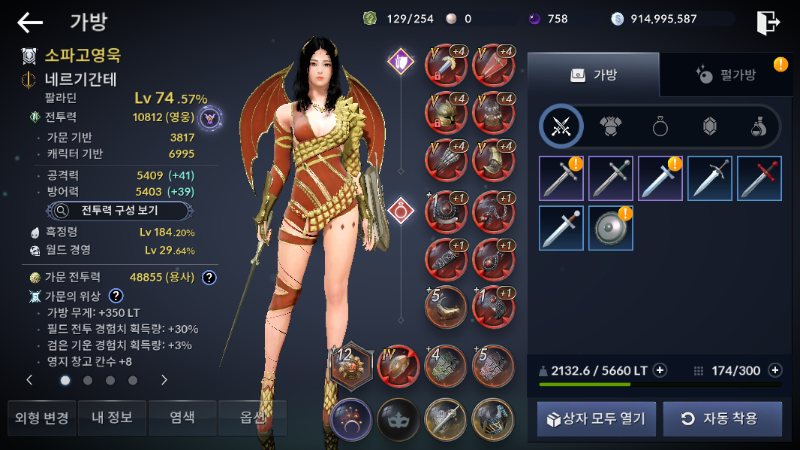Filter by the potion flask category

759,126
